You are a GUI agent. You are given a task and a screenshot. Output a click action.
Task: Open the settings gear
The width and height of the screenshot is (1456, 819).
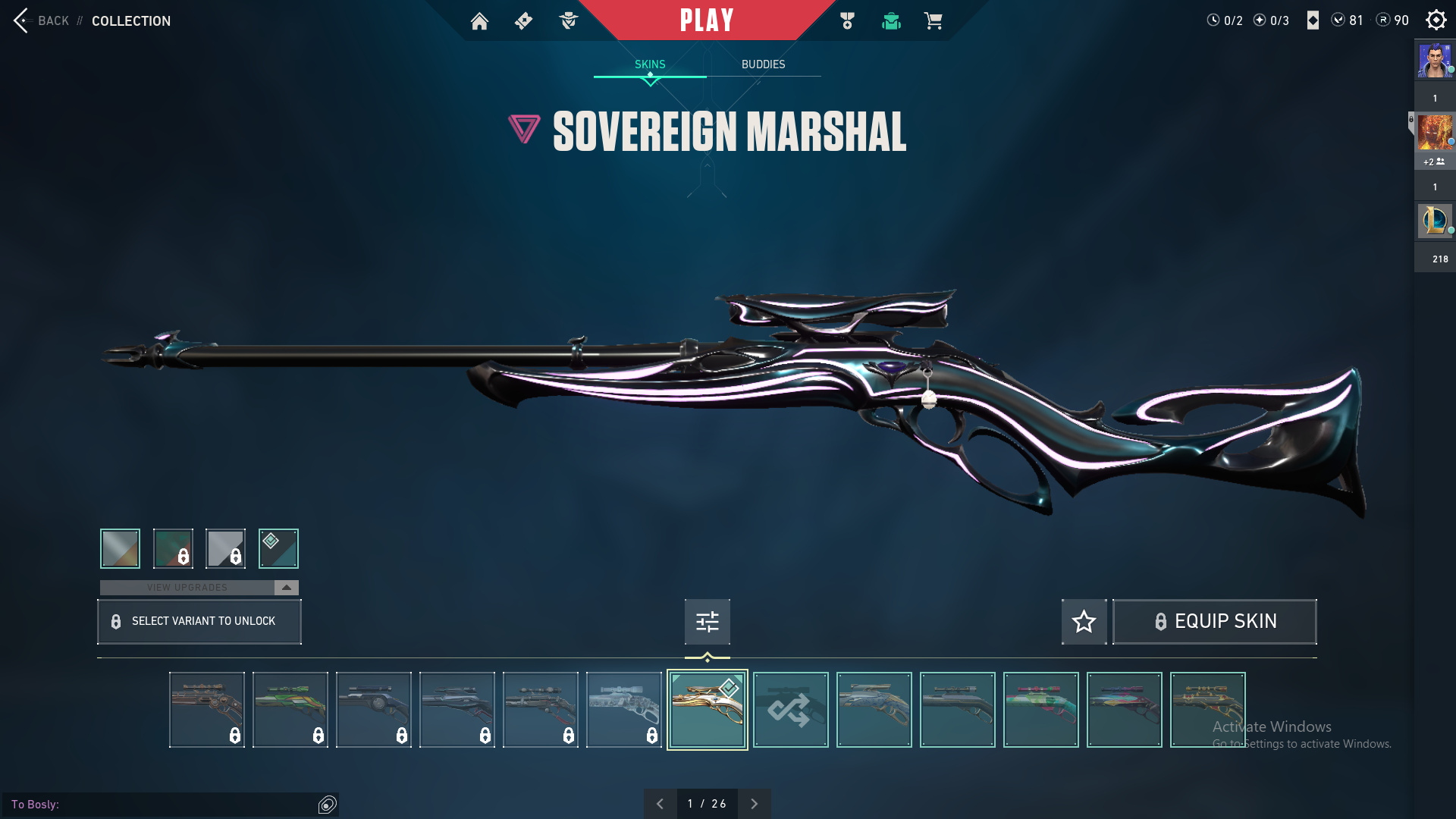coord(1436,20)
